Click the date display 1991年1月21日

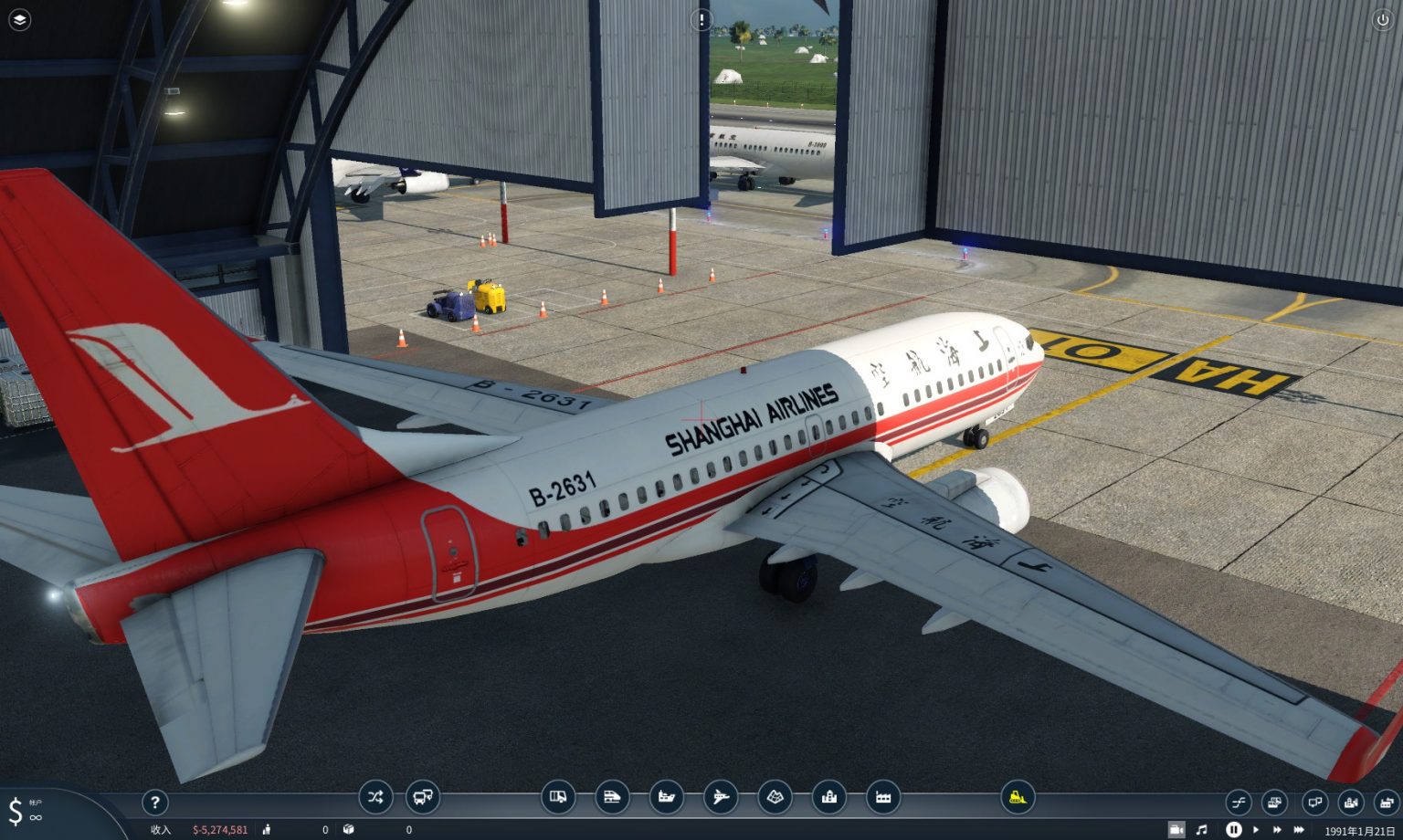point(1360,829)
